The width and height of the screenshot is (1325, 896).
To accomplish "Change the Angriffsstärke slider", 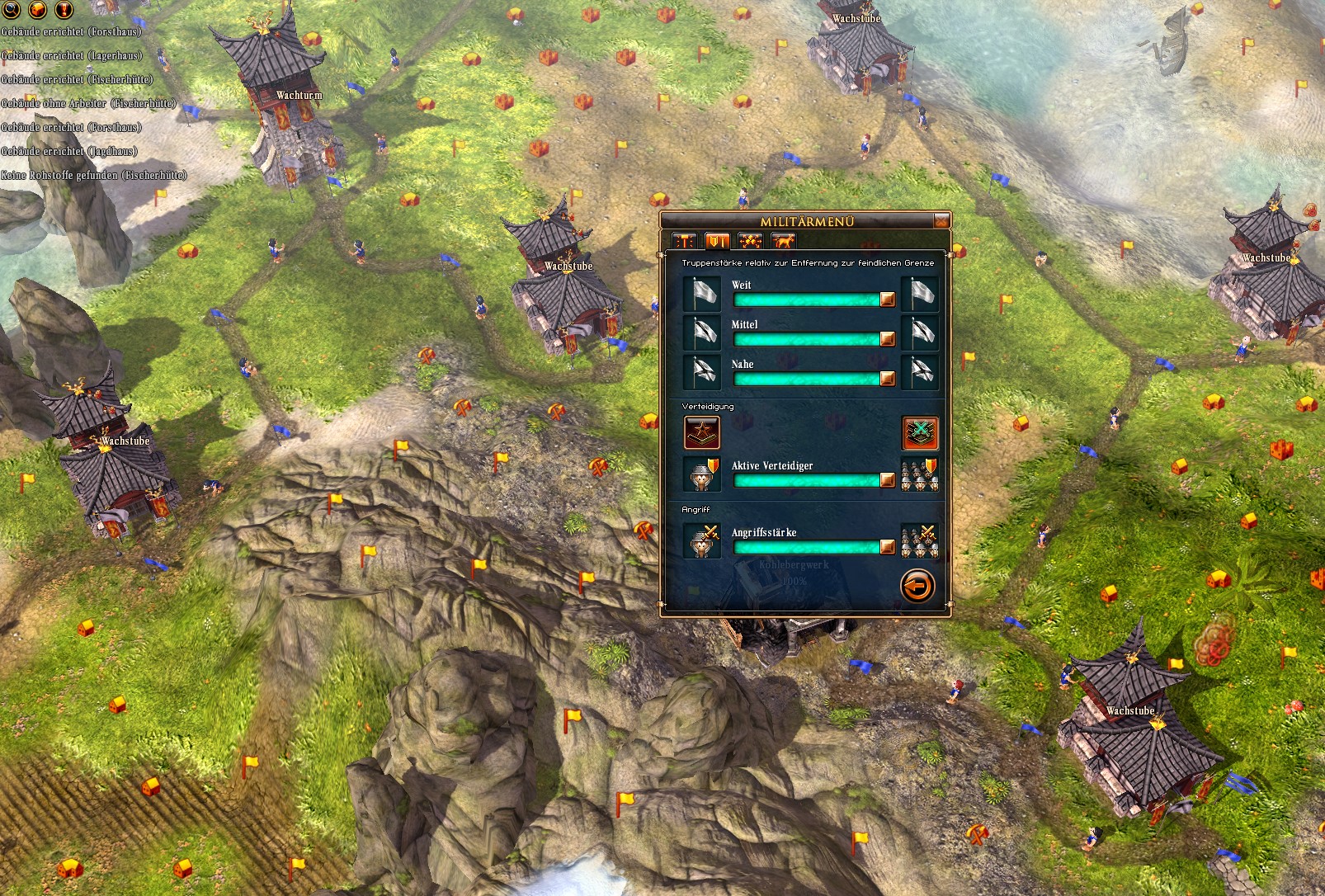I will point(887,547).
